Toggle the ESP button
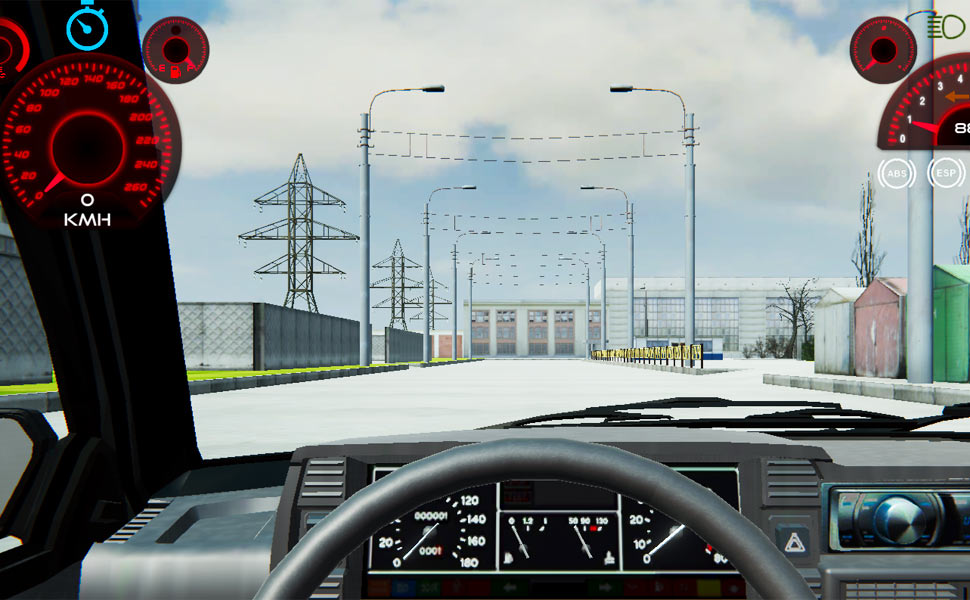The width and height of the screenshot is (970, 600). point(945,173)
